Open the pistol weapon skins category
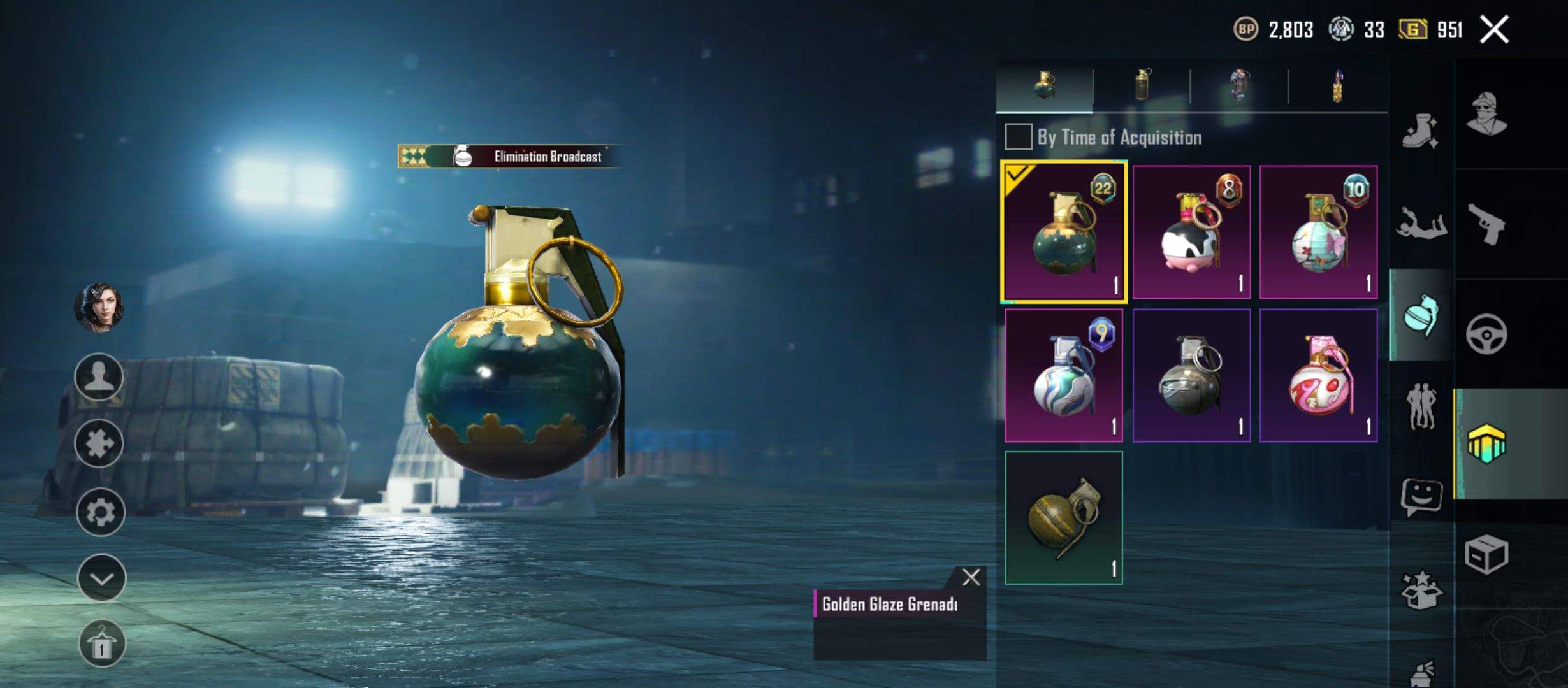Image resolution: width=1568 pixels, height=688 pixels. pos(1486,224)
